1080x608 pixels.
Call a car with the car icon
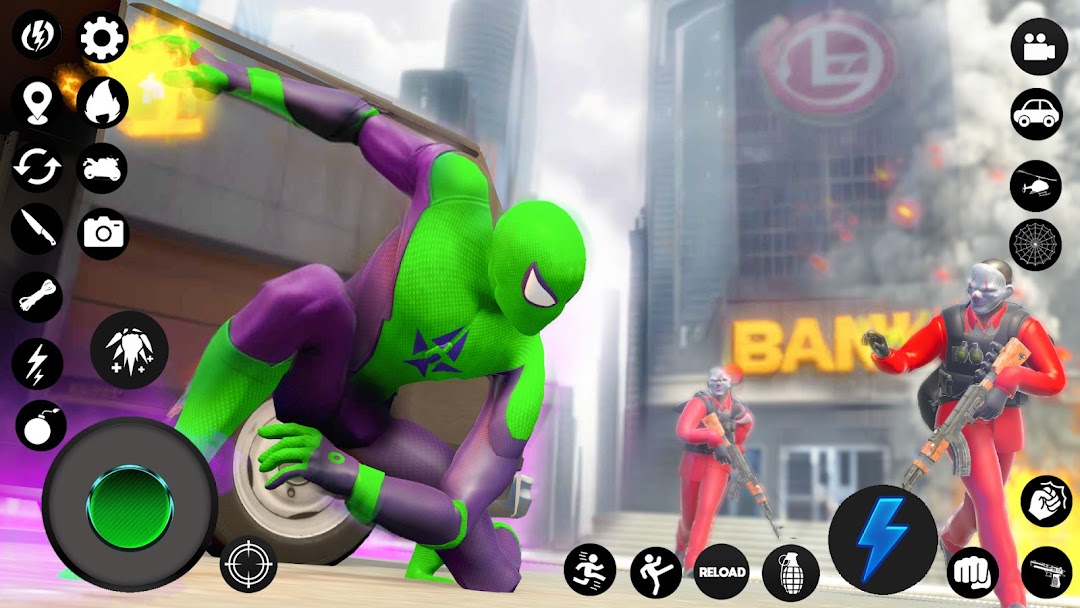pyautogui.click(x=1036, y=113)
